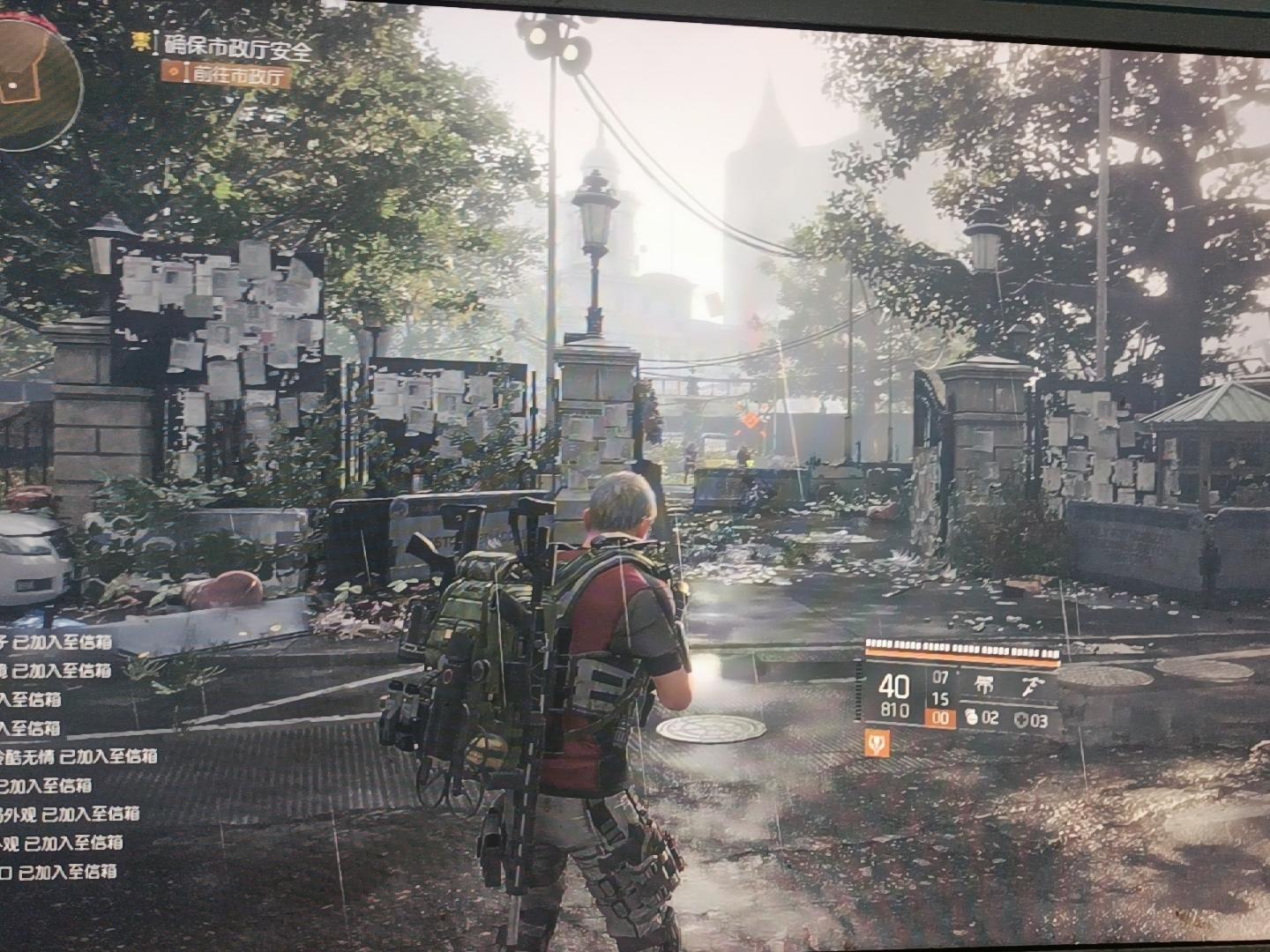Click the circular minimap
The width and height of the screenshot is (1270, 952).
(x=35, y=84)
